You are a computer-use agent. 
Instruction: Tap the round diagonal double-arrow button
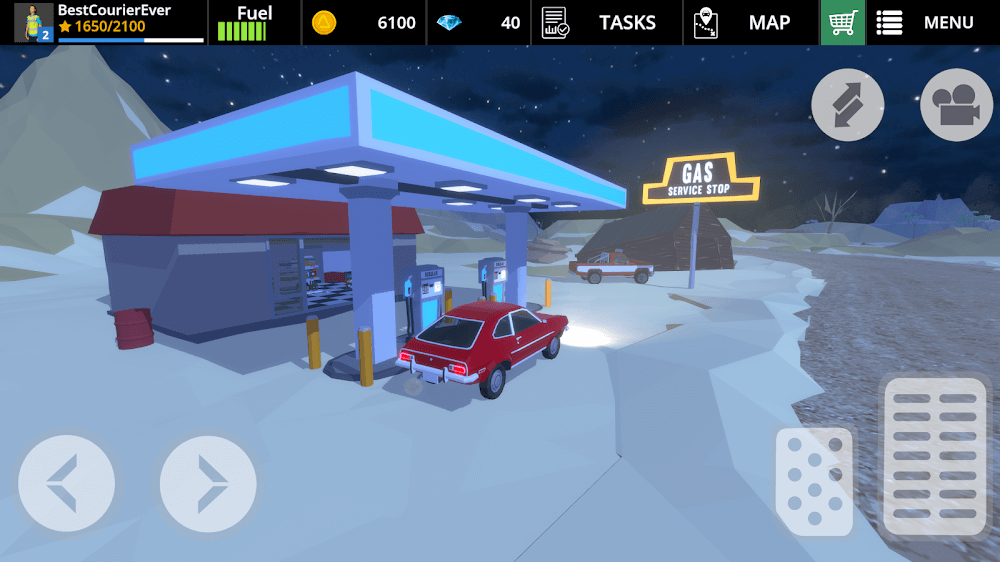[x=847, y=104]
